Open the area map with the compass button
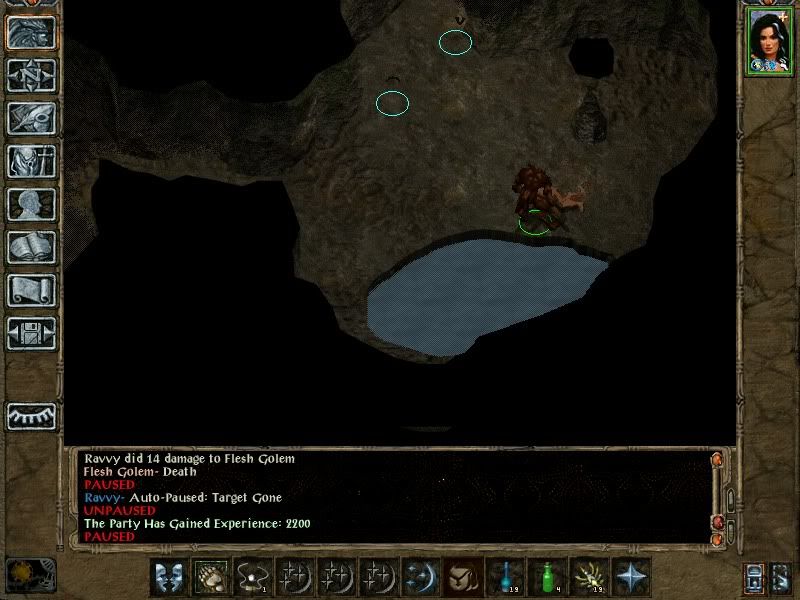The width and height of the screenshot is (800, 600). pos(31,75)
